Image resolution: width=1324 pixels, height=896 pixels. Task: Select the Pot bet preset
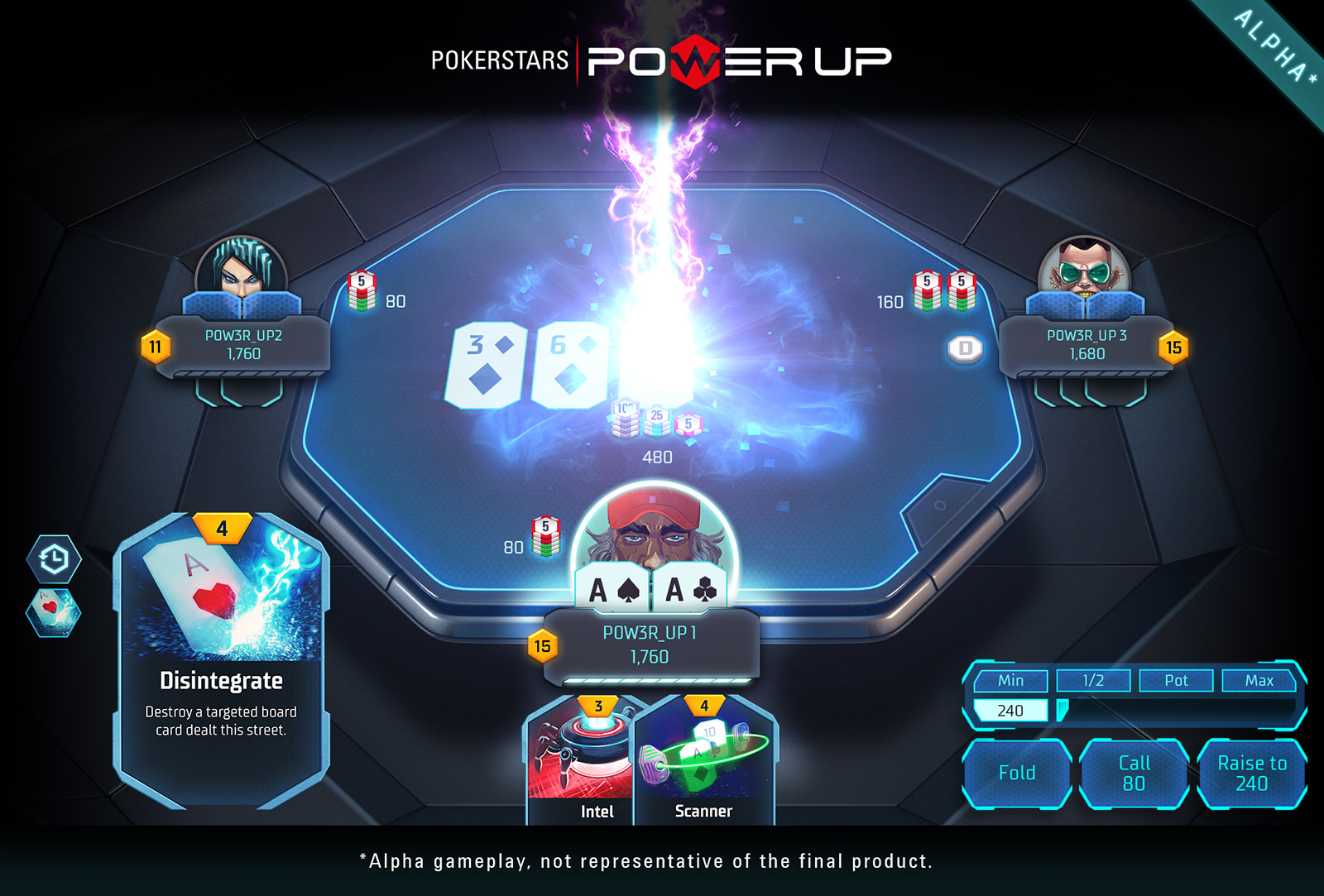(1176, 681)
